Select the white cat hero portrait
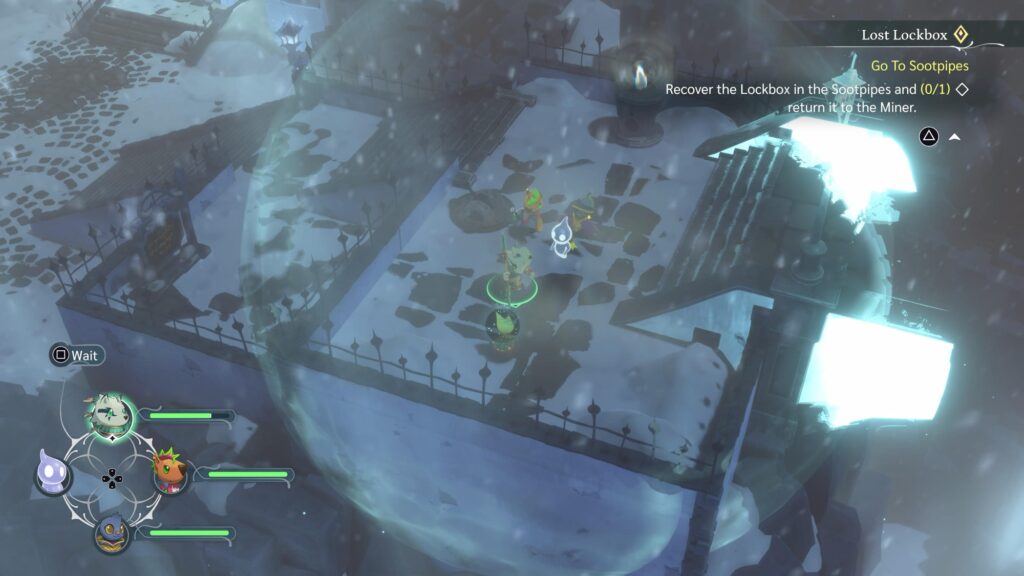The width and height of the screenshot is (1024, 576). (x=110, y=414)
